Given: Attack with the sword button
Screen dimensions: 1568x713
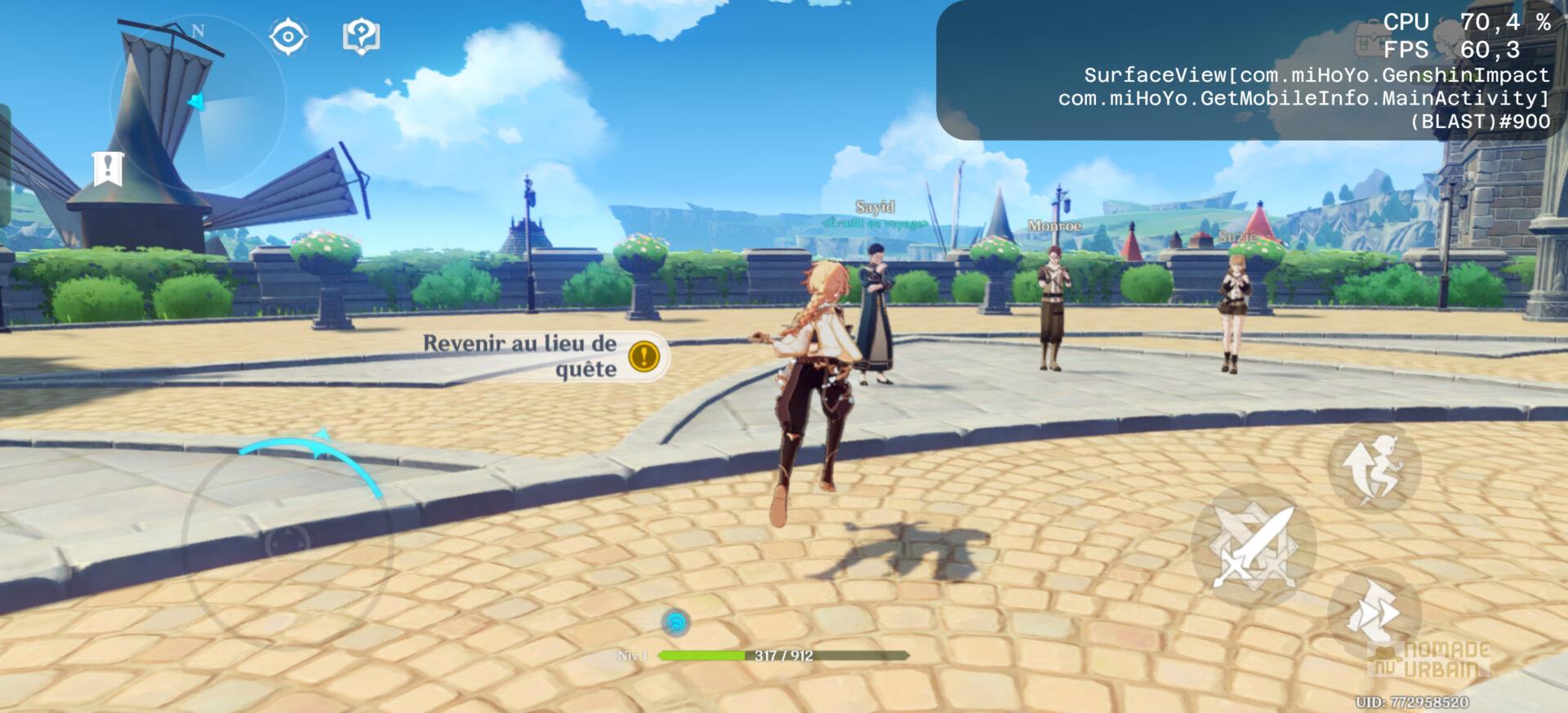Looking at the screenshot, I should click(x=1254, y=546).
